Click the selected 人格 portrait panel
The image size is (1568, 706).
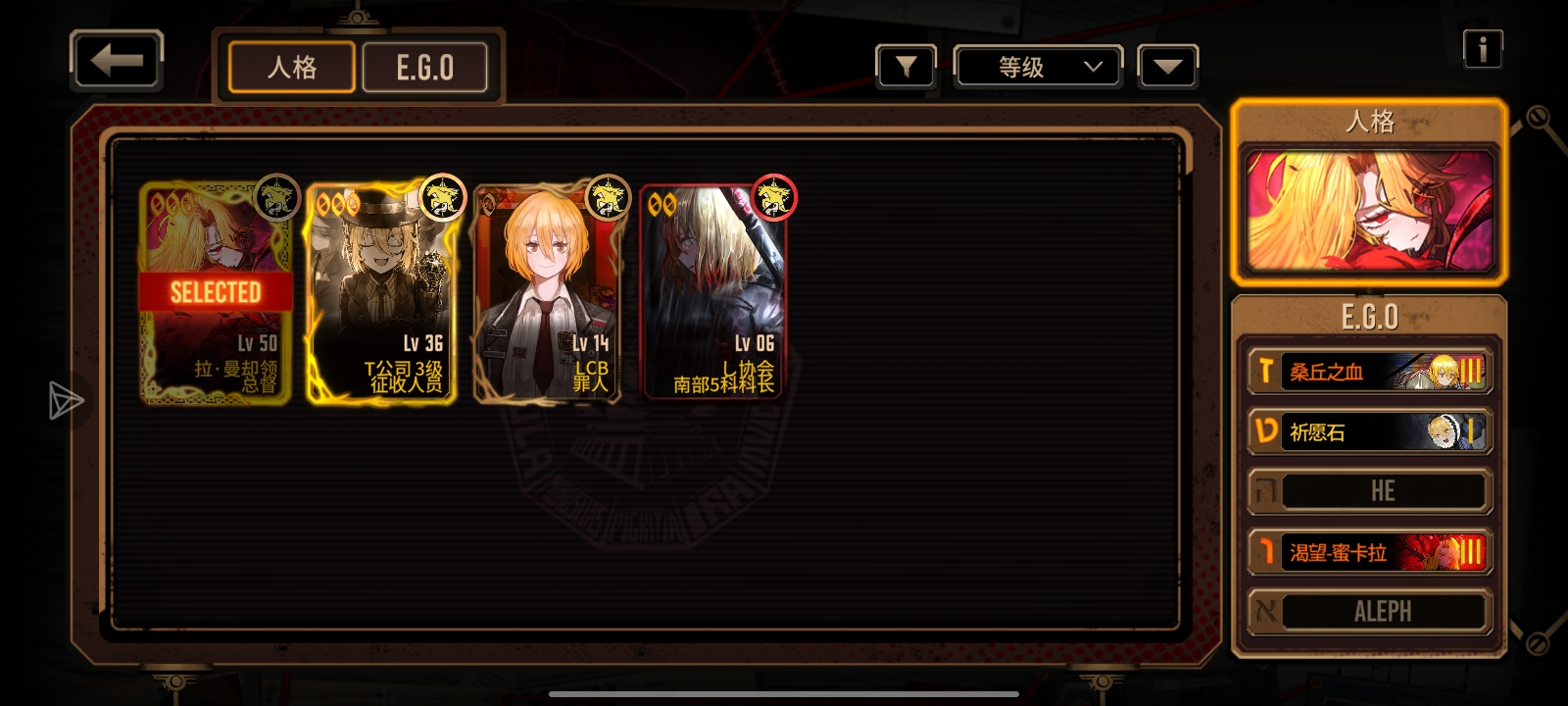[x=1369, y=211]
